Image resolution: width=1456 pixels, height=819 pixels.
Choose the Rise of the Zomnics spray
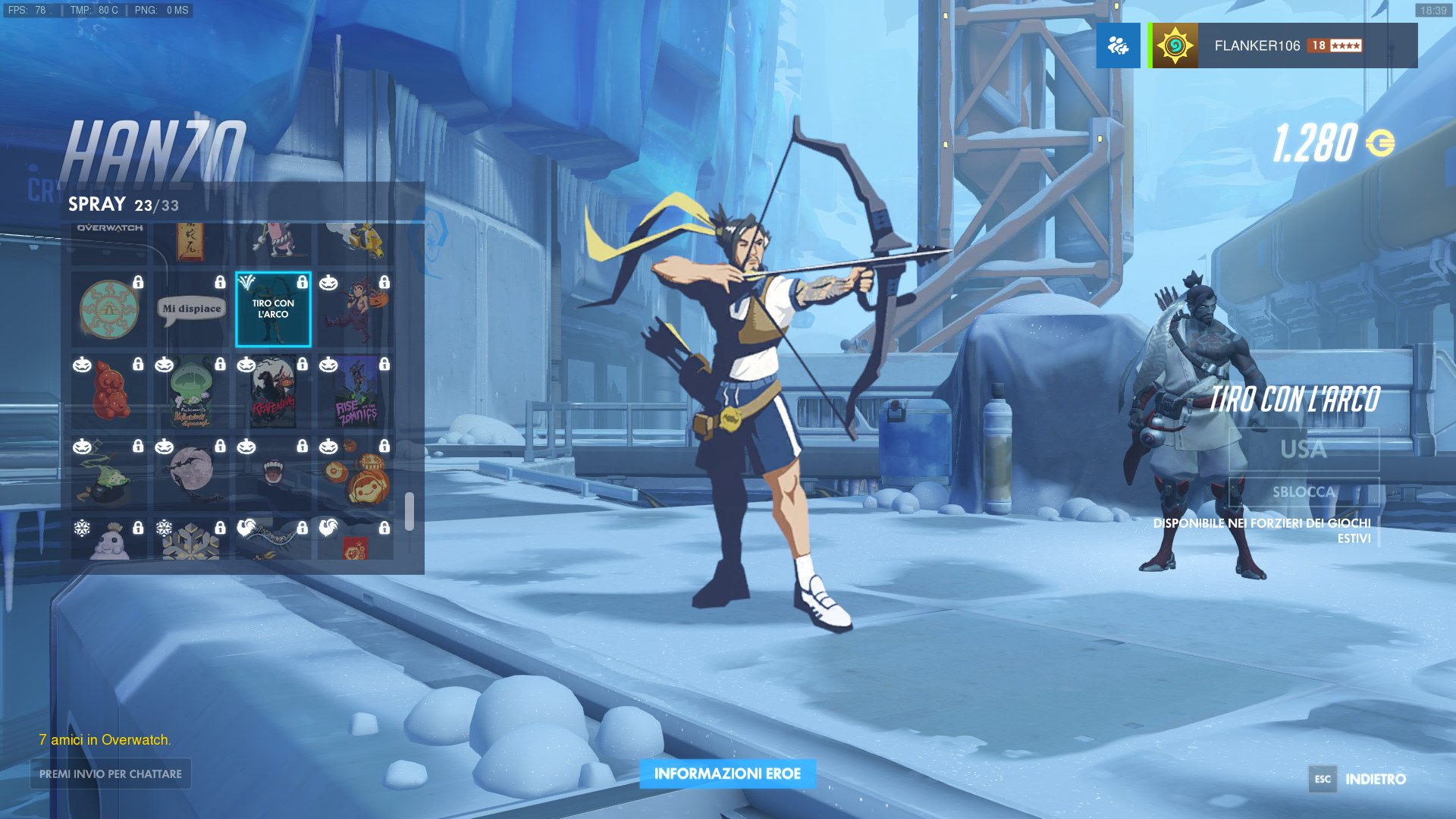tap(355, 391)
